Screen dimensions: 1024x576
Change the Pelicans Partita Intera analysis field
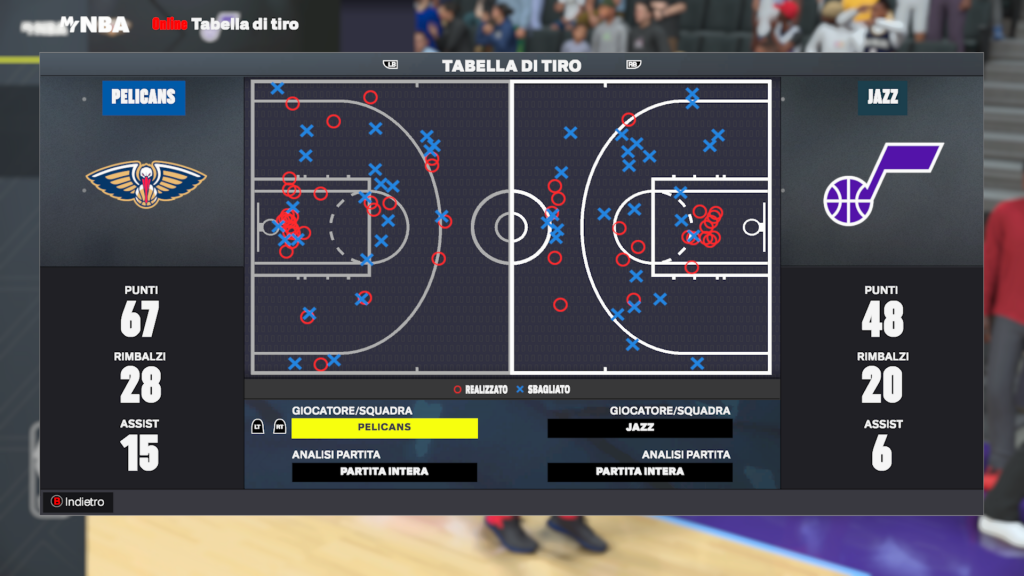[384, 472]
